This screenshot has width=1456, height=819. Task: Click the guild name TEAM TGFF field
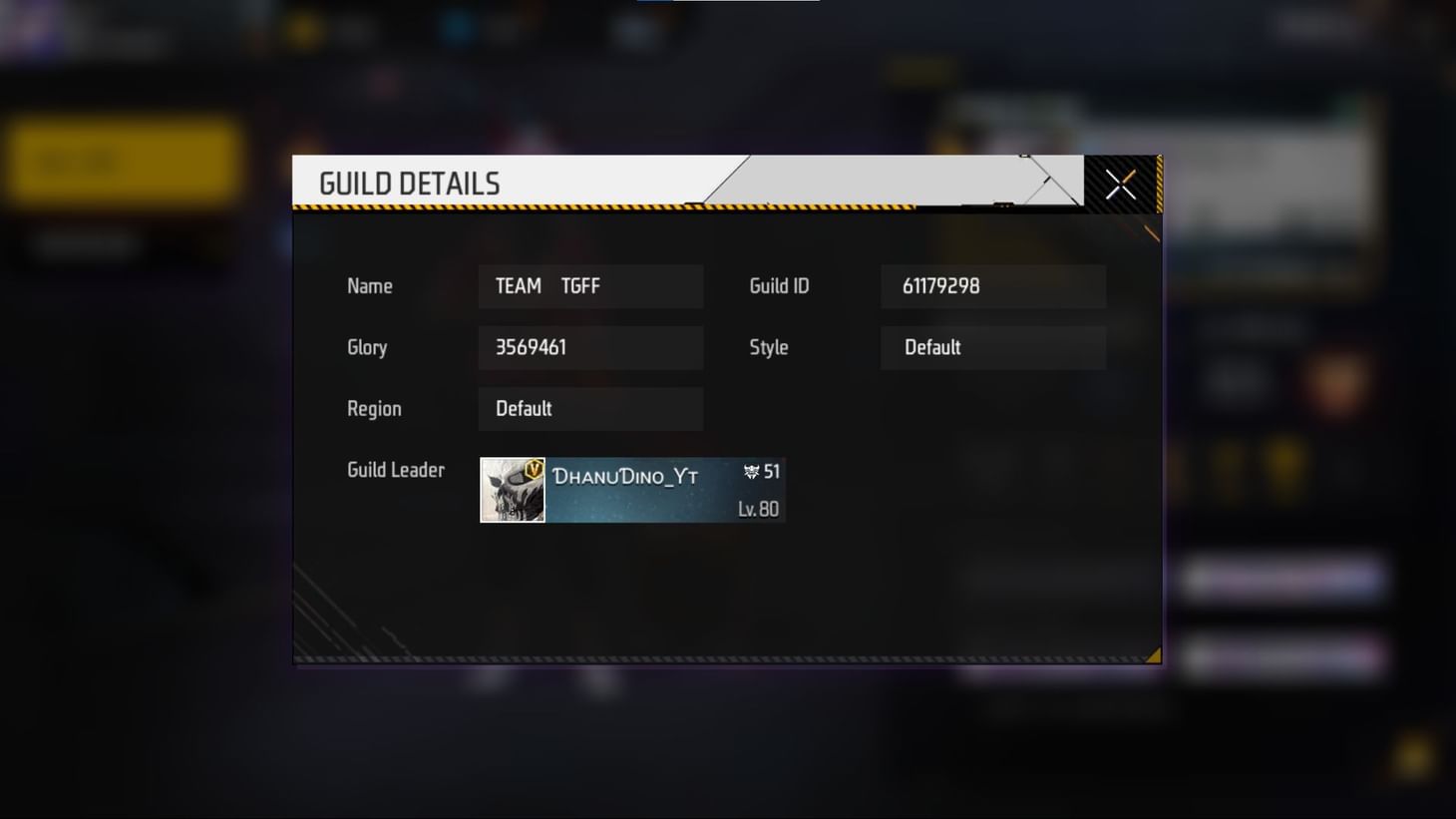[590, 286]
